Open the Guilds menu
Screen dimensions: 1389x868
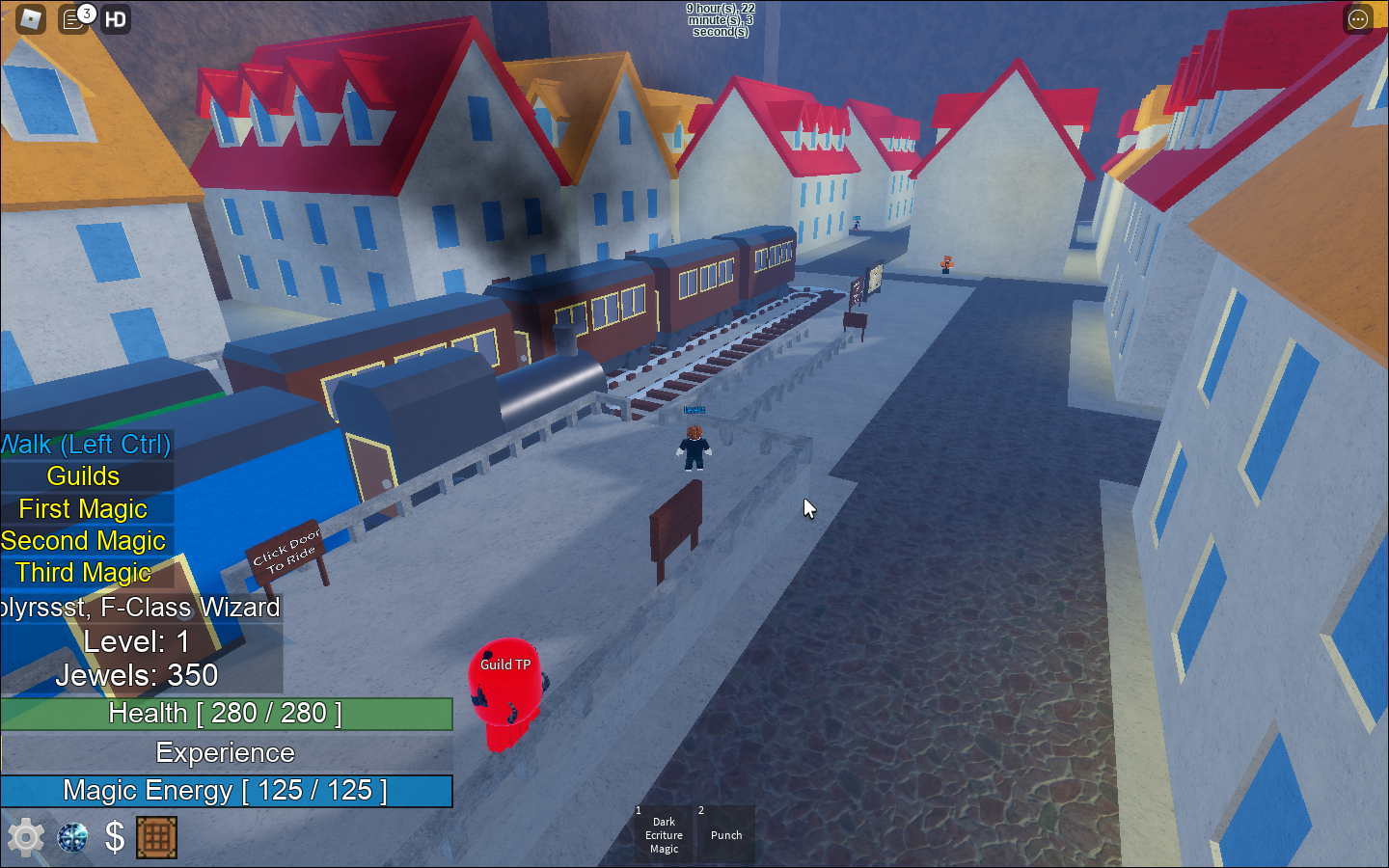pyautogui.click(x=83, y=475)
